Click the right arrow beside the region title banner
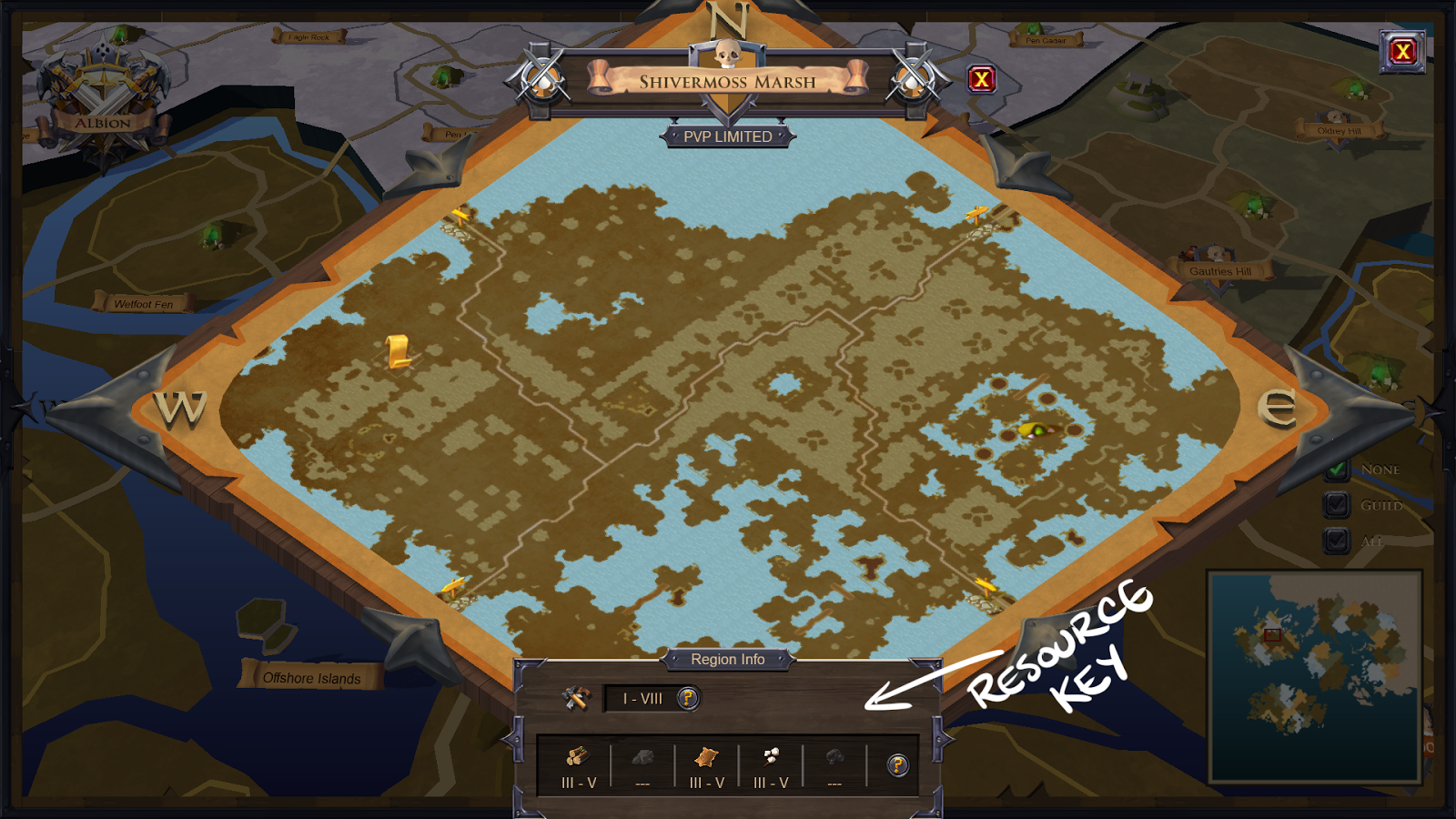 [x=911, y=79]
